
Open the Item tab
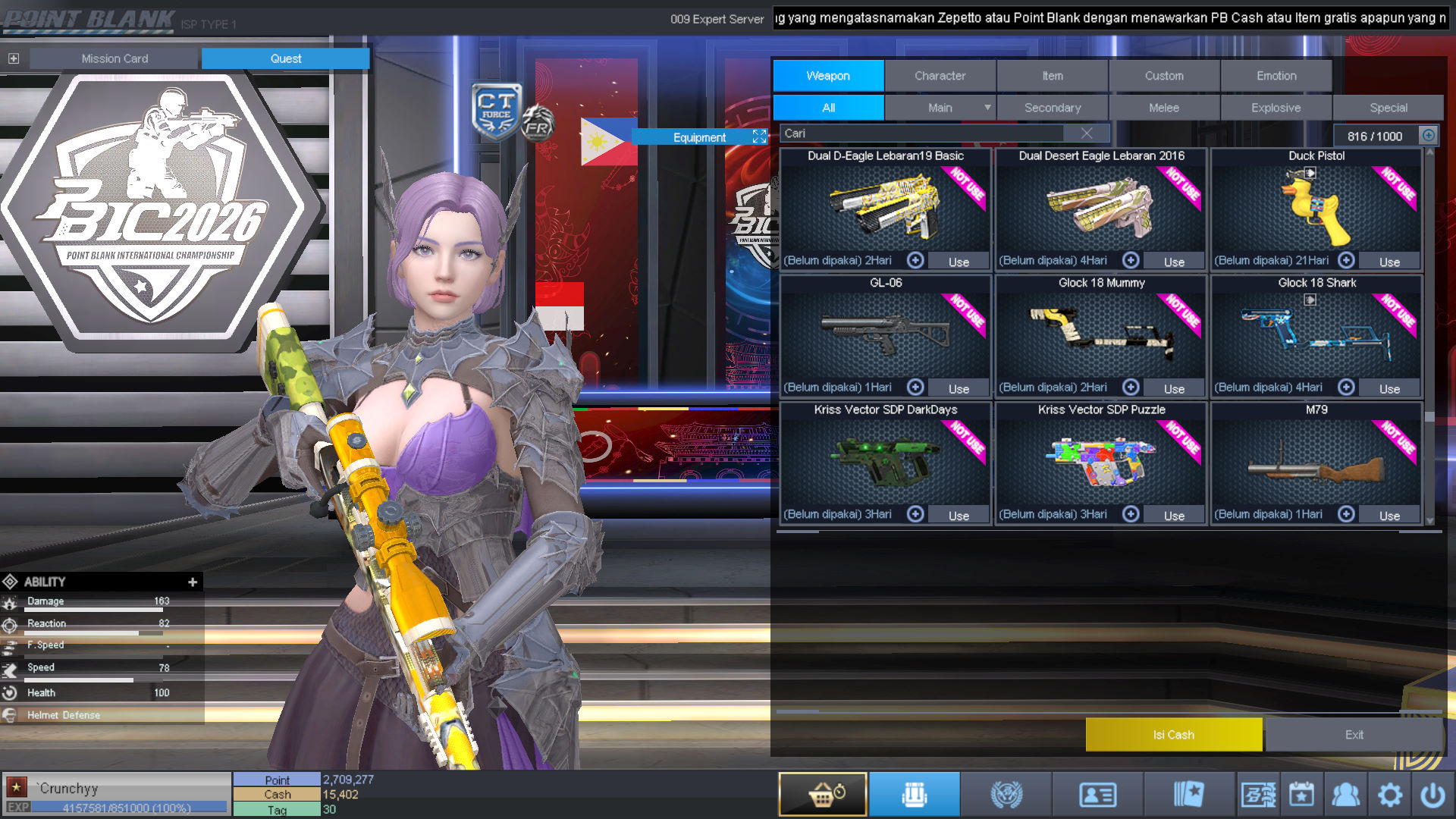point(1052,76)
